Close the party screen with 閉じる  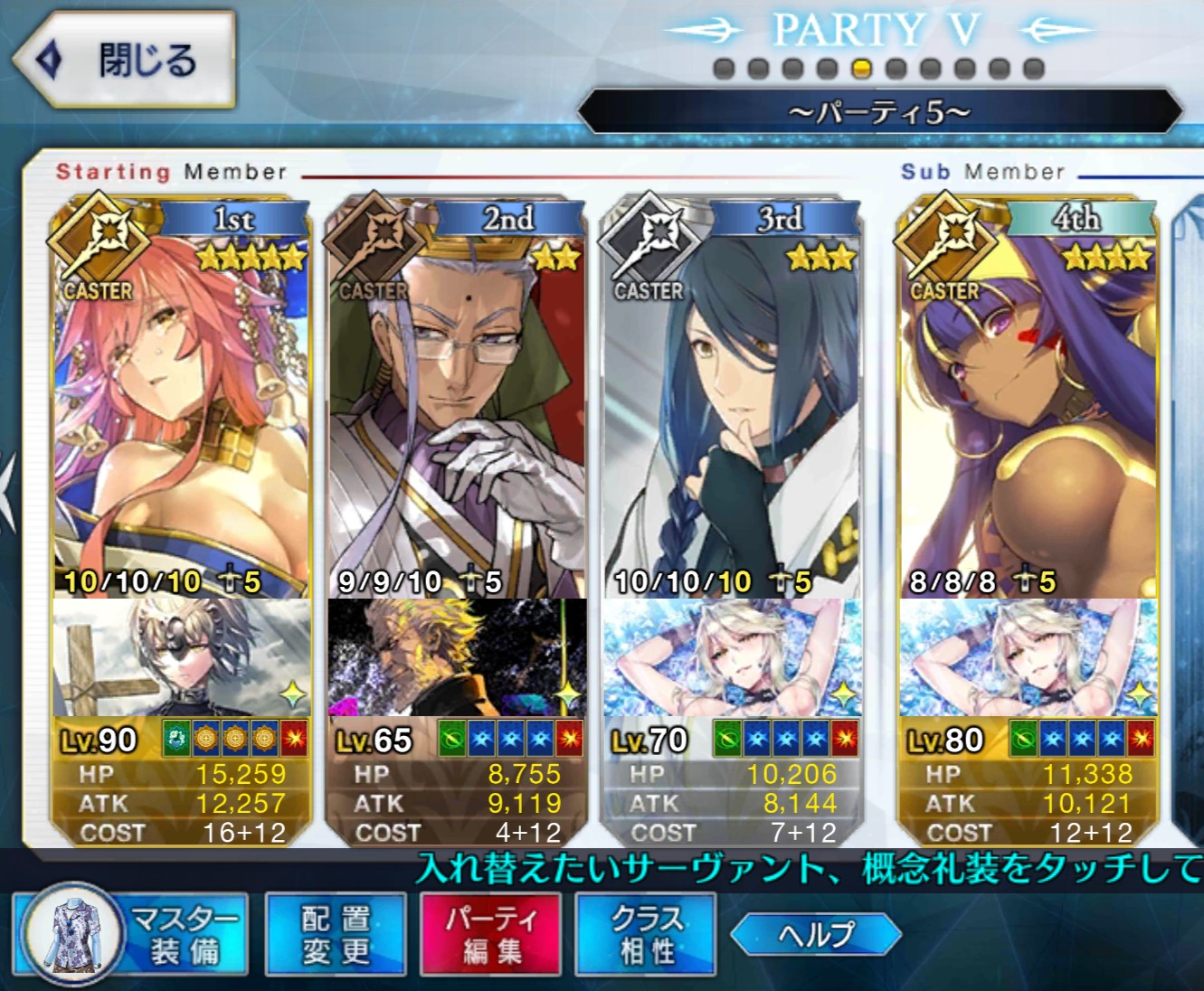coord(125,60)
